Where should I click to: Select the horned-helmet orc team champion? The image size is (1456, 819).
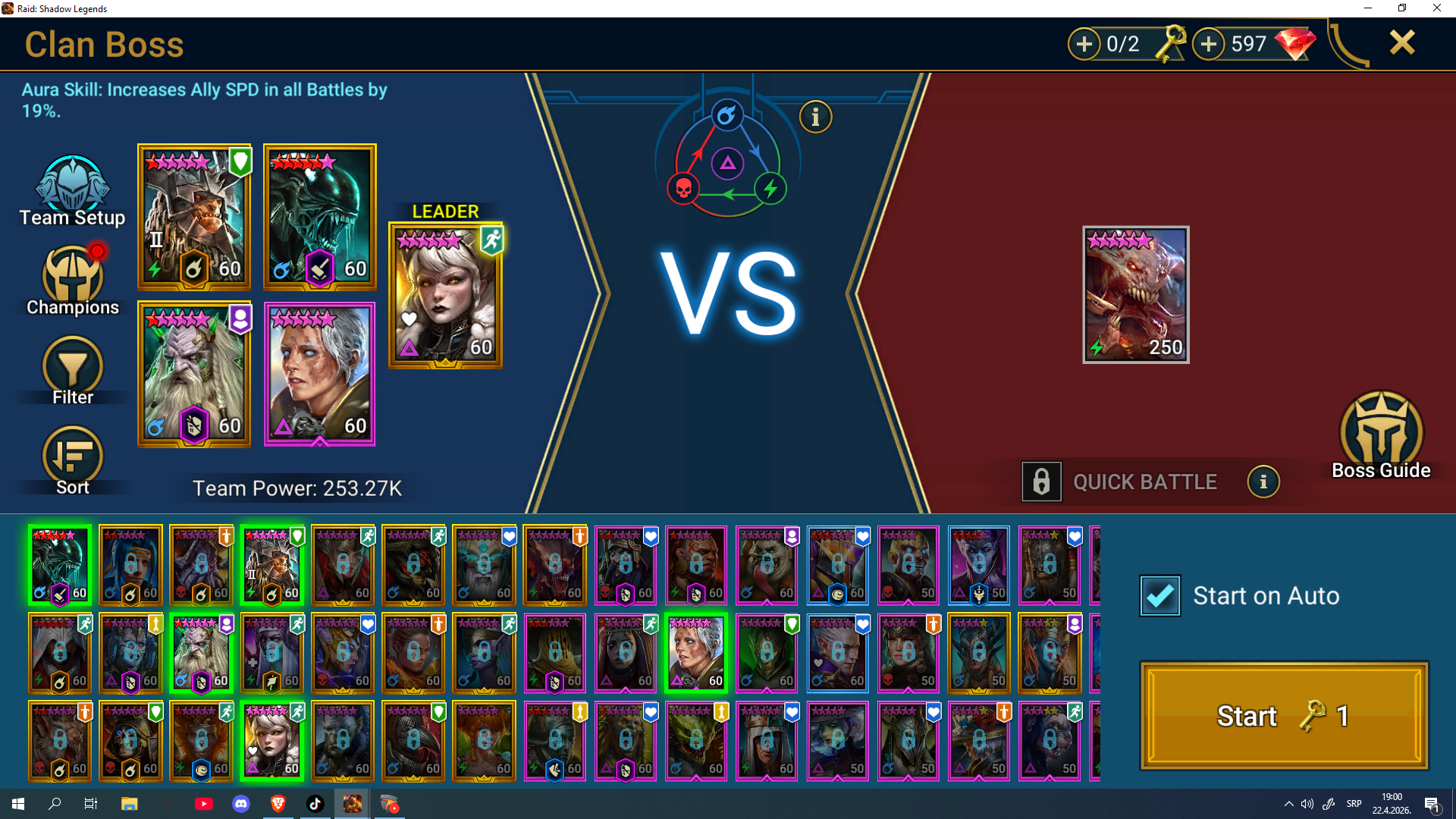point(194,217)
